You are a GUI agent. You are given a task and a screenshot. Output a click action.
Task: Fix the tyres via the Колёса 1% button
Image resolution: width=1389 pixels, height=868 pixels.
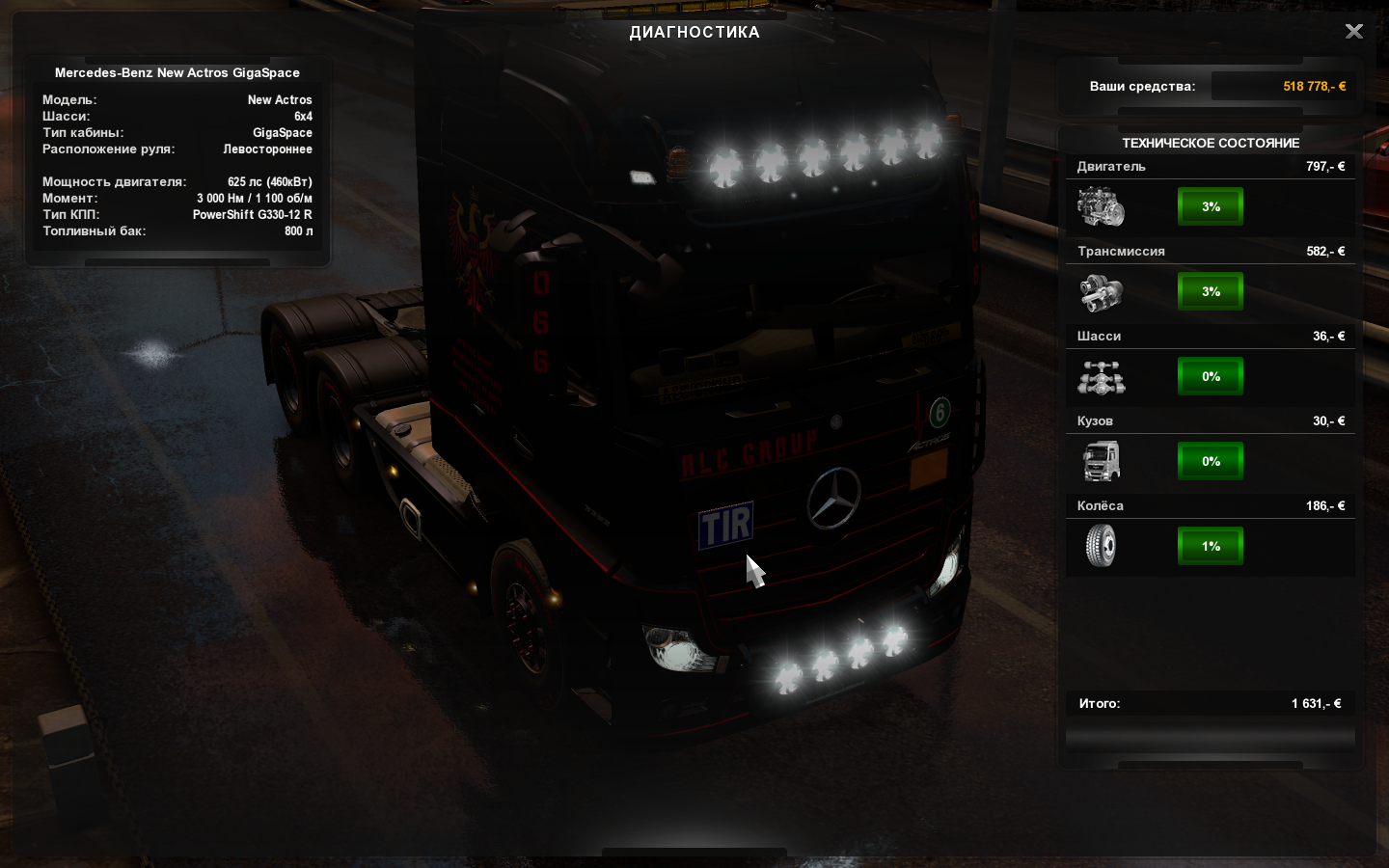(x=1211, y=546)
